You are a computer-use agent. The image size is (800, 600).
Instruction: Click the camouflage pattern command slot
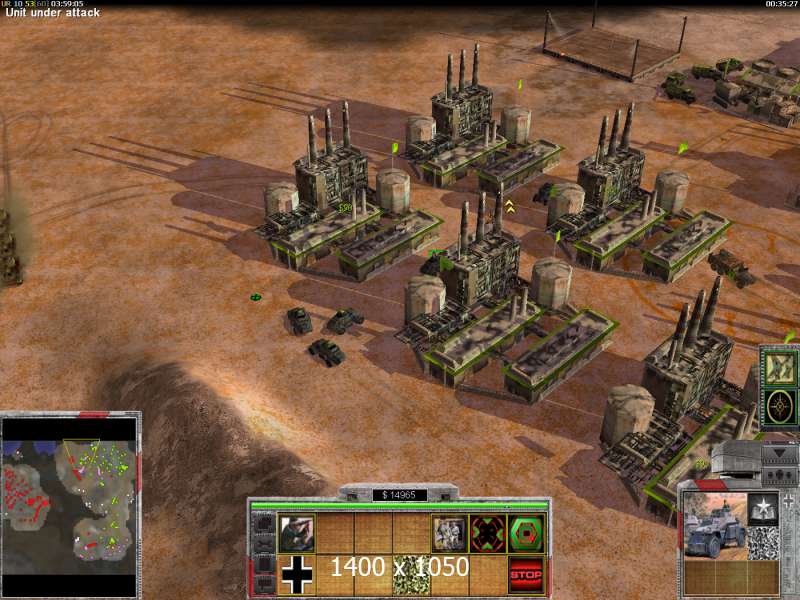point(410,574)
